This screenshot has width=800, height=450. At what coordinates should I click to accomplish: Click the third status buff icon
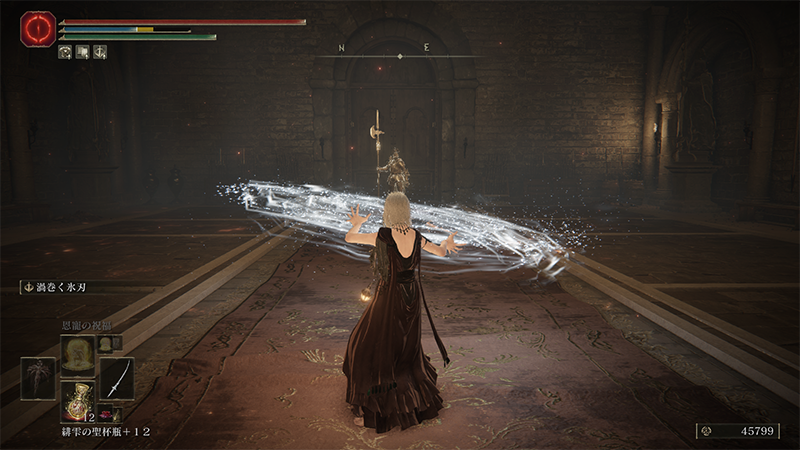tap(100, 52)
